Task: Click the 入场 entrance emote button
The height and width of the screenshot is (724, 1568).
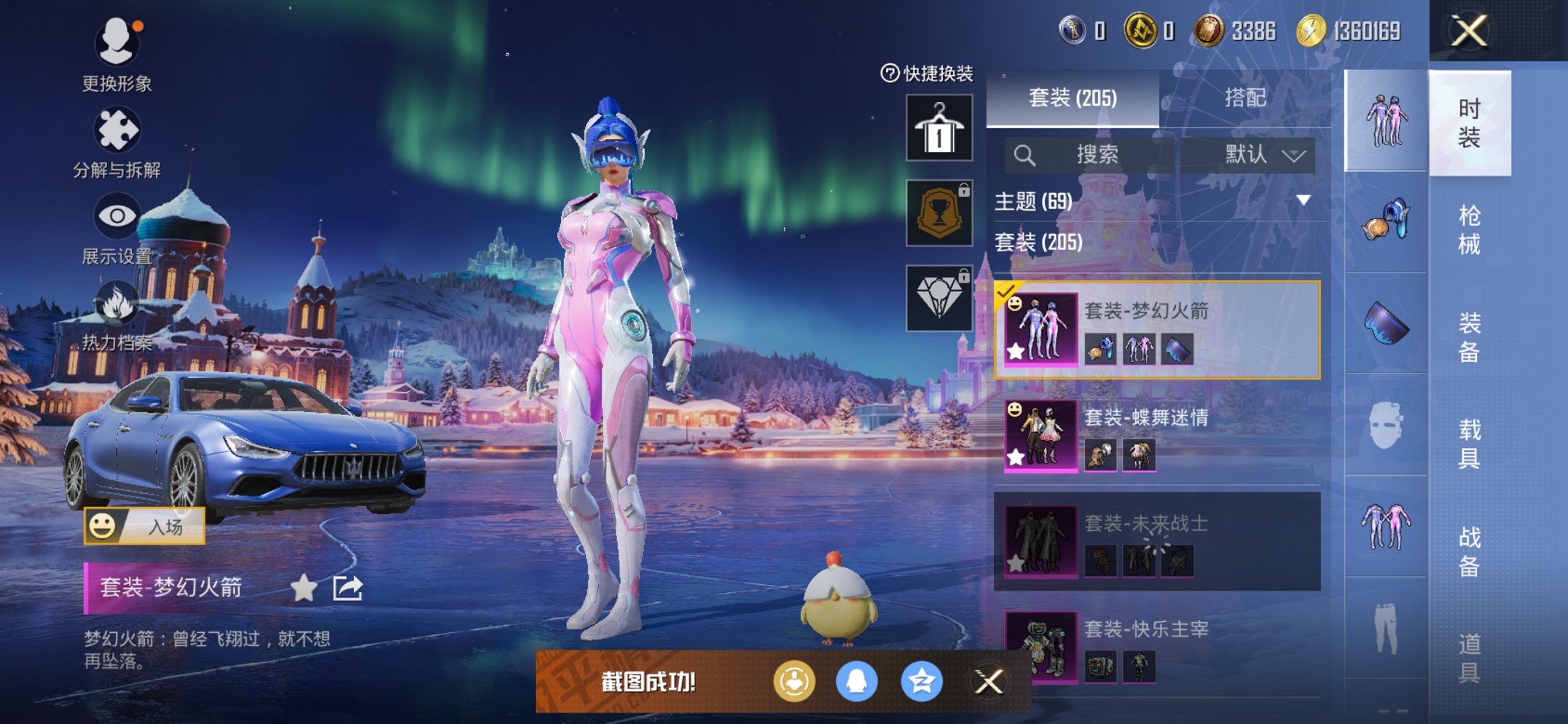Action: tap(144, 526)
